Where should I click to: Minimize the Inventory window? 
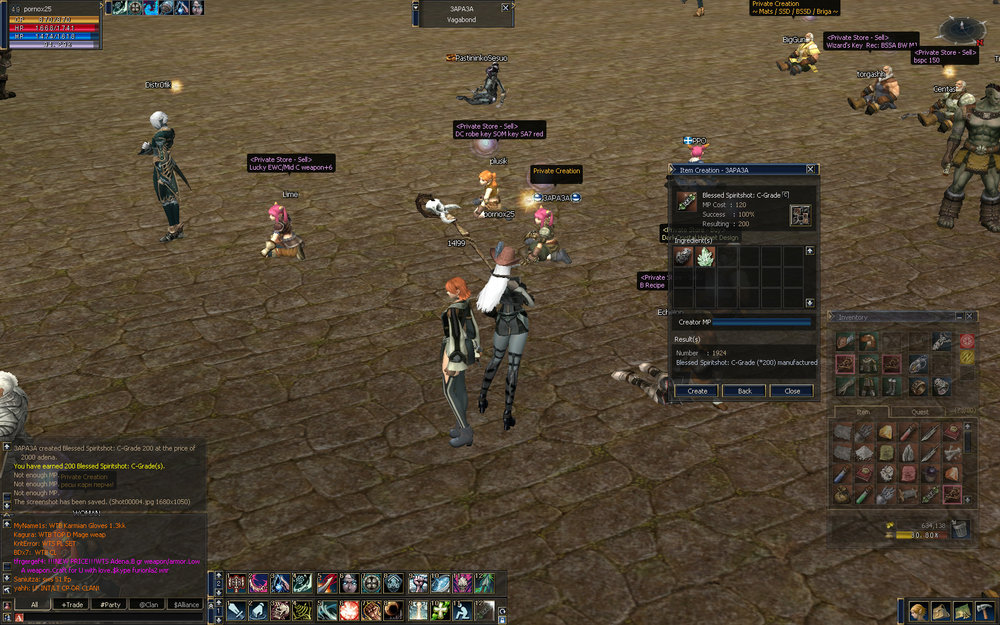(x=959, y=317)
